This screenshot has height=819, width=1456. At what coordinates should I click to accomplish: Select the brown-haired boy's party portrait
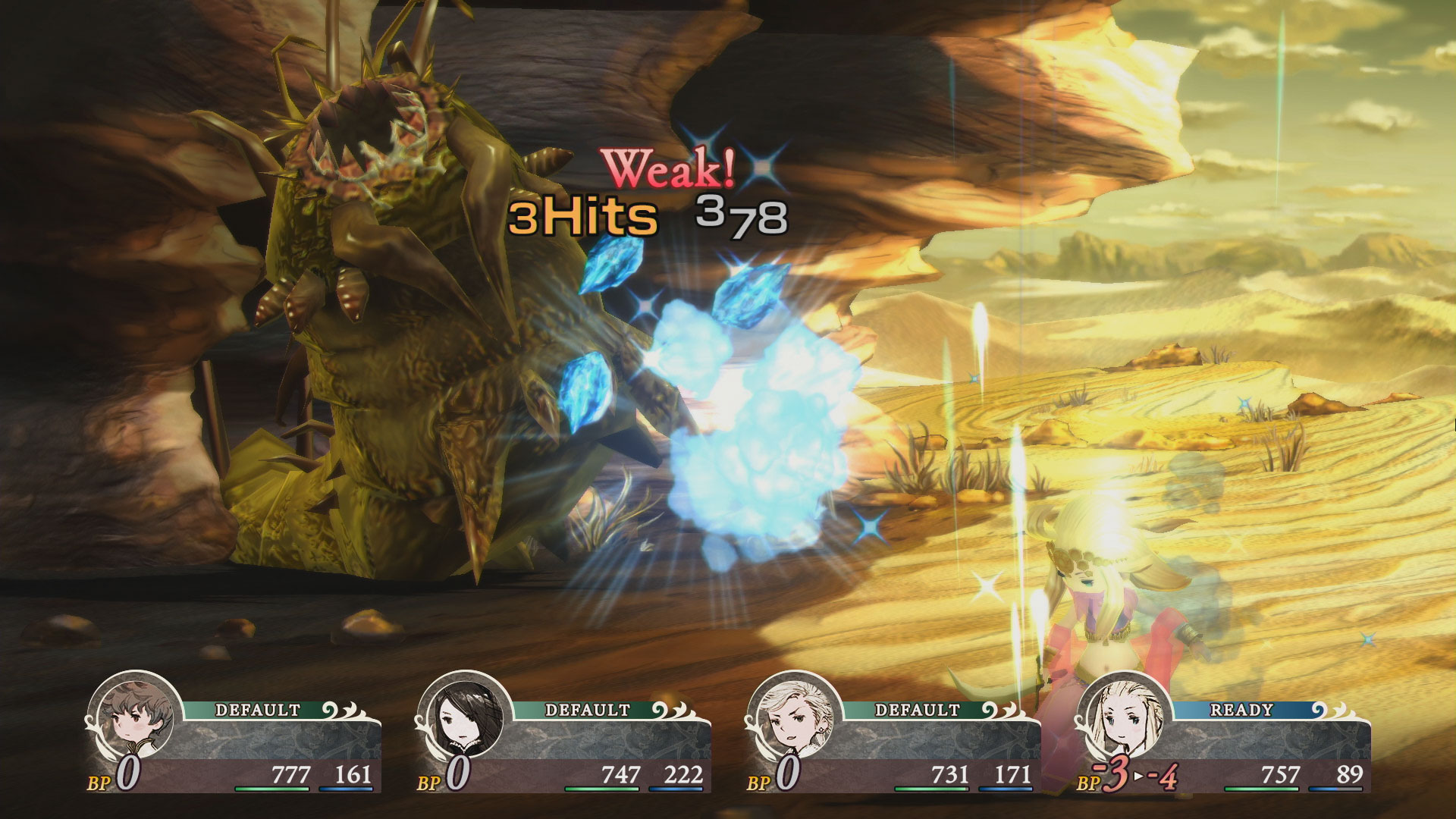pyautogui.click(x=135, y=718)
